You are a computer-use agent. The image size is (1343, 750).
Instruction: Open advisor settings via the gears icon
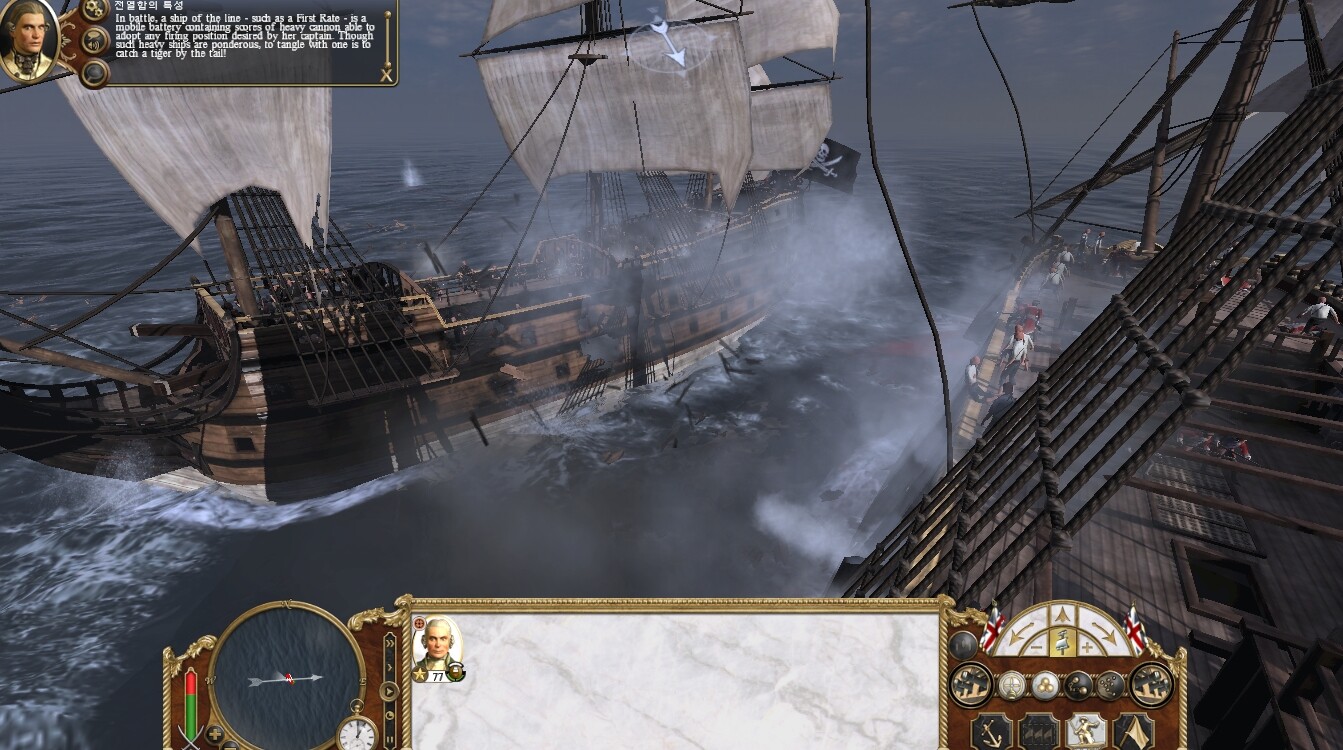pyautogui.click(x=95, y=9)
